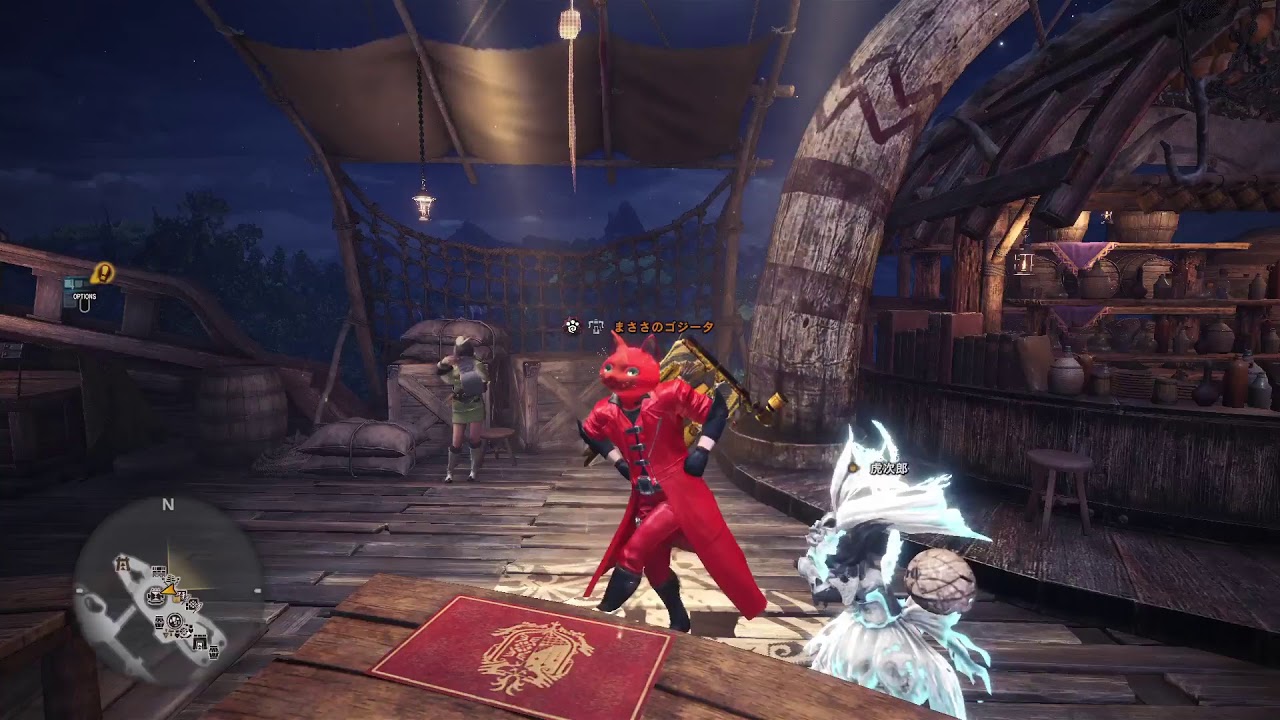The height and width of the screenshot is (720, 1280).
Task: Select the yellow player arrow on minimap
Action: [x=170, y=591]
